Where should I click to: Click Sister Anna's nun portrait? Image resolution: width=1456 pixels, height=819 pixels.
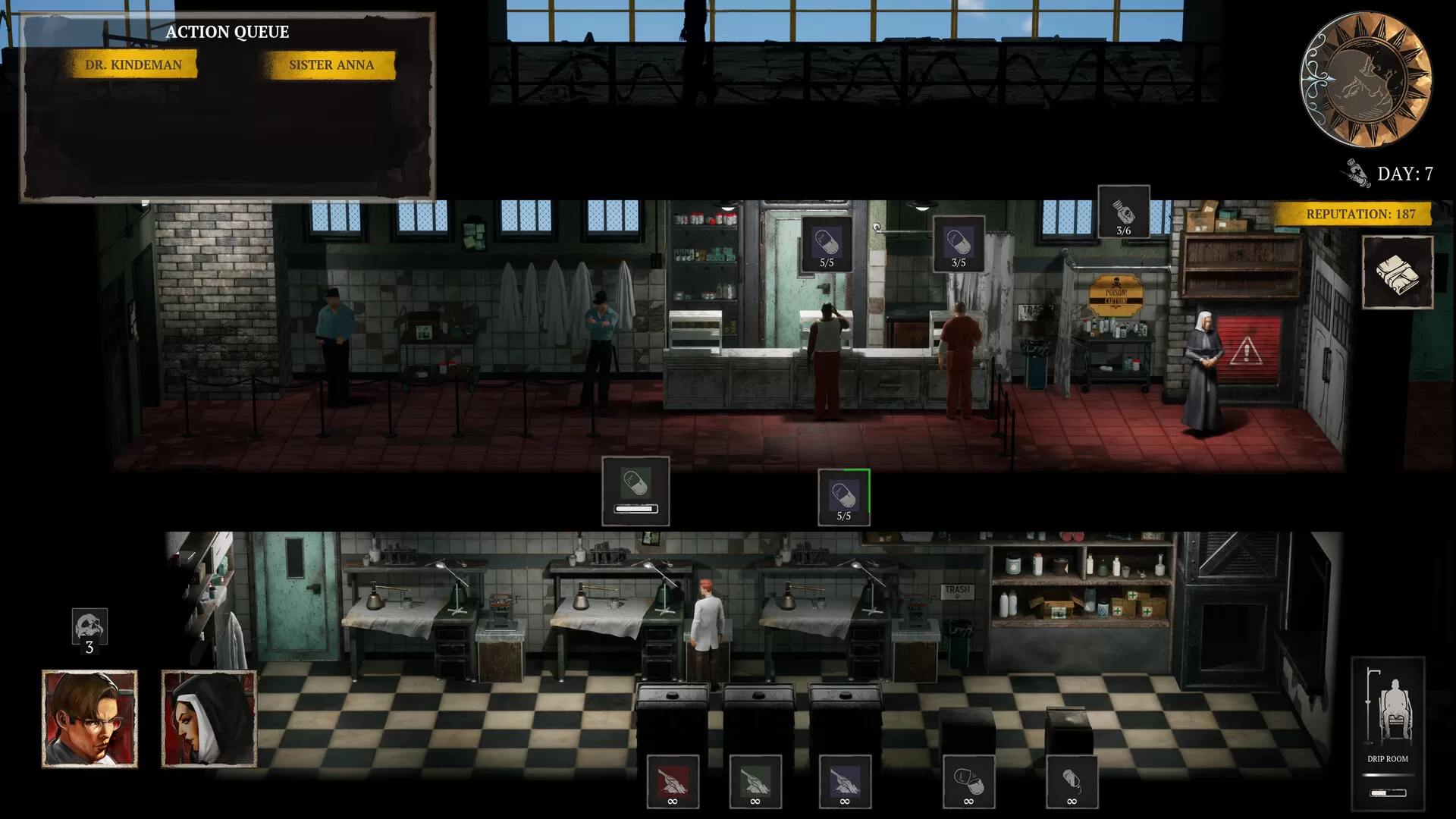pos(209,718)
